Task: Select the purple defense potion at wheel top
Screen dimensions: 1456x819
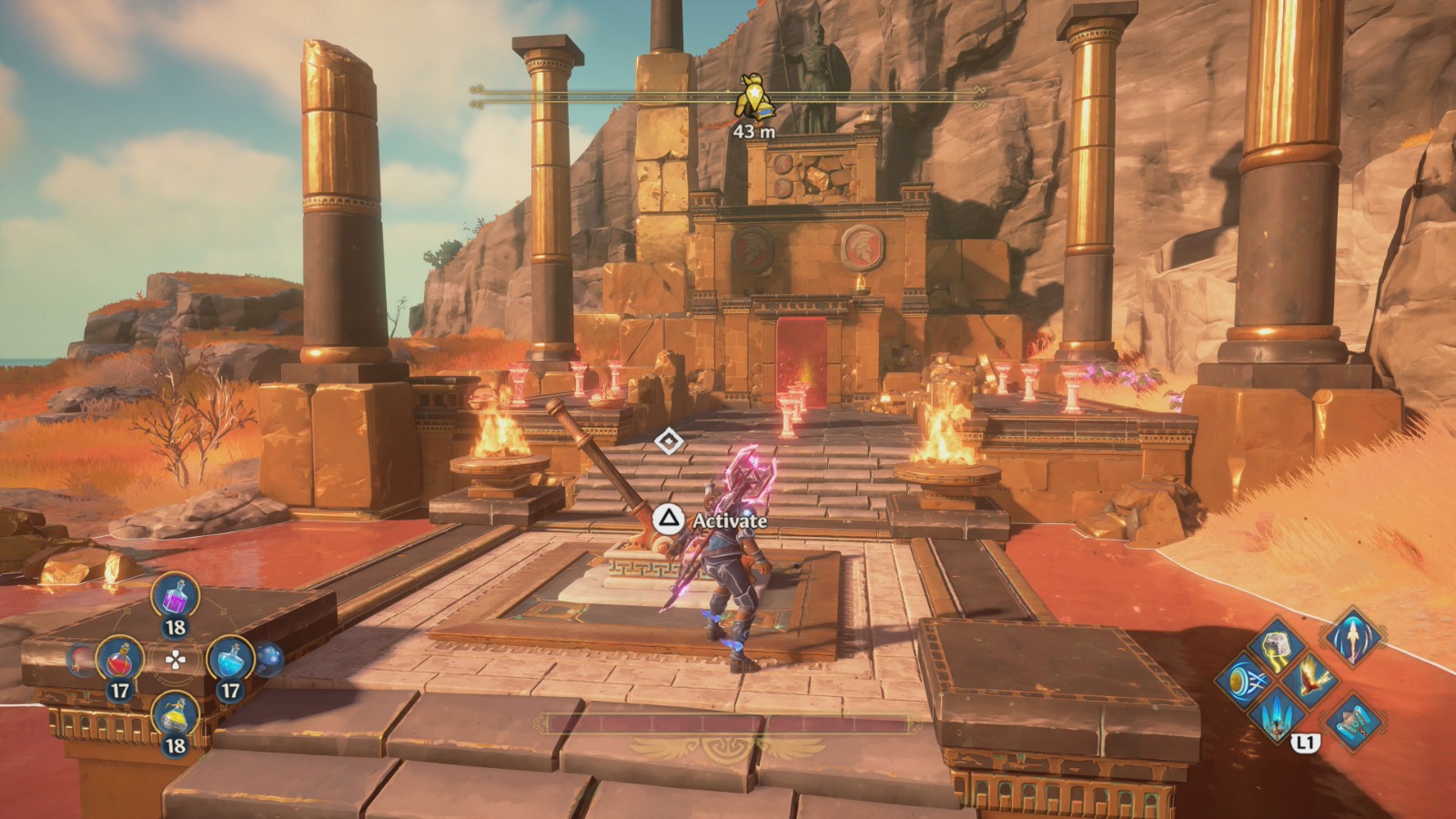Action: [x=175, y=598]
